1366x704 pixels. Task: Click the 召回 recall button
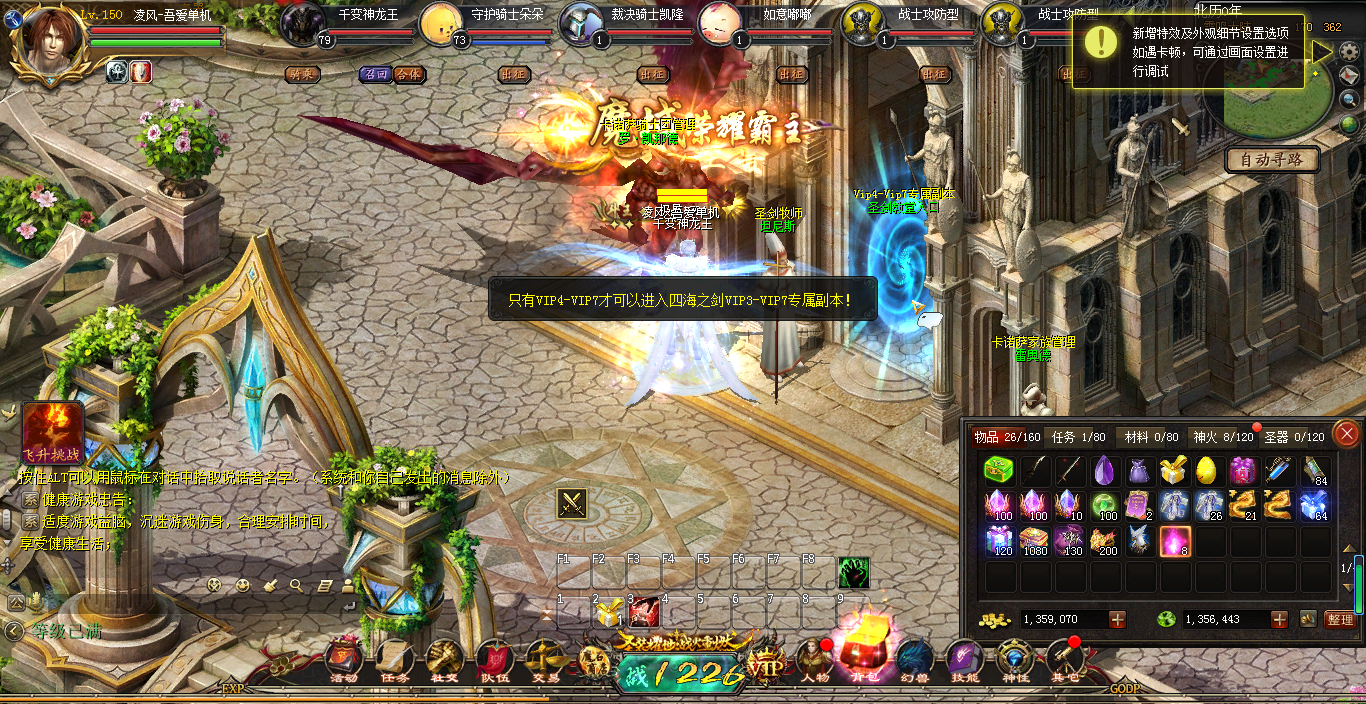[376, 74]
